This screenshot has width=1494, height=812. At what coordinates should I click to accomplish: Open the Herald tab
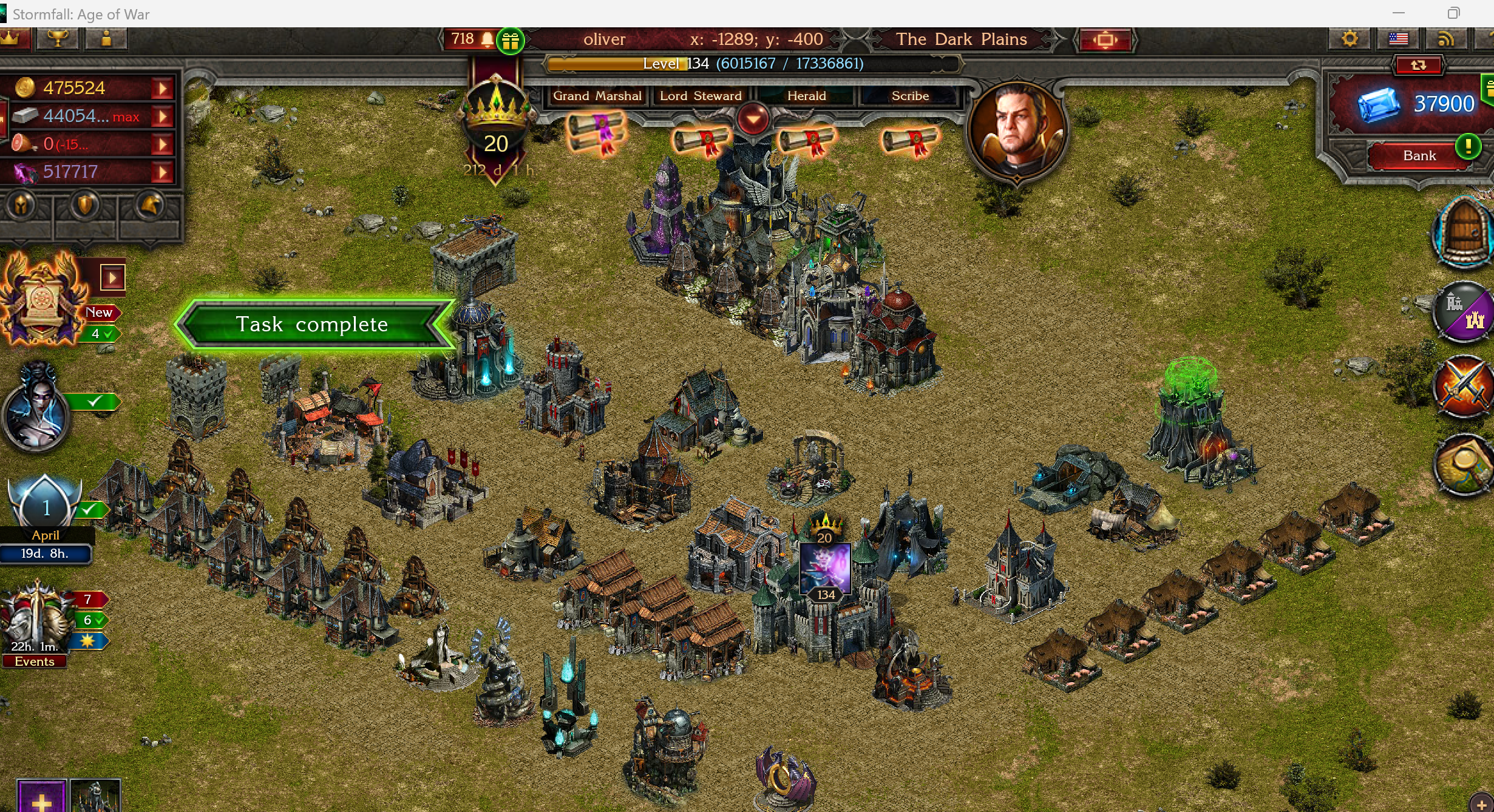tap(806, 96)
